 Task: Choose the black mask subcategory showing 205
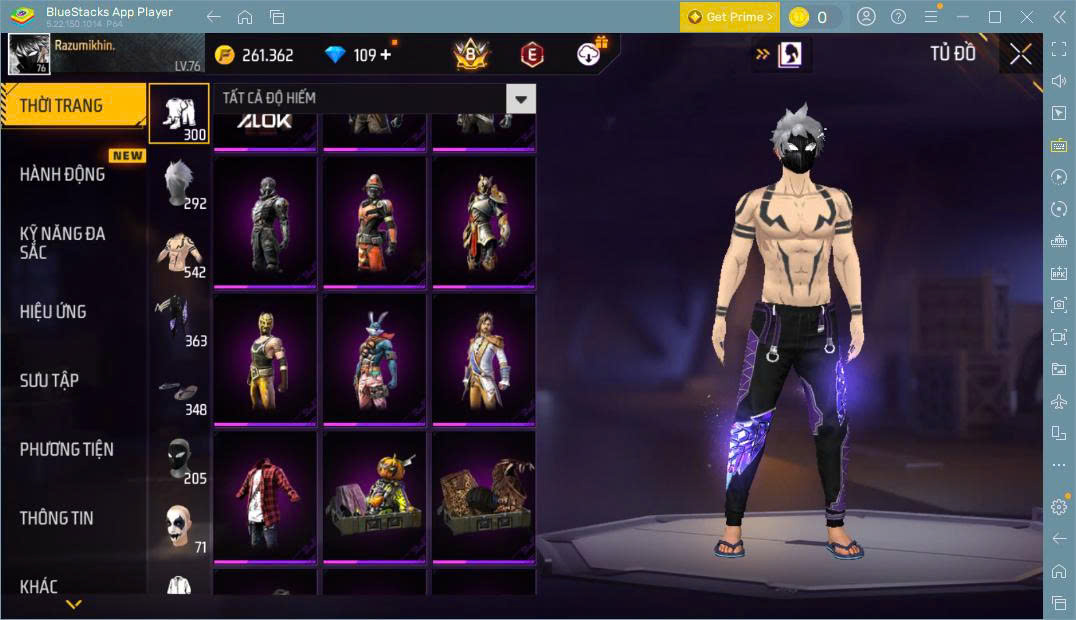(179, 460)
